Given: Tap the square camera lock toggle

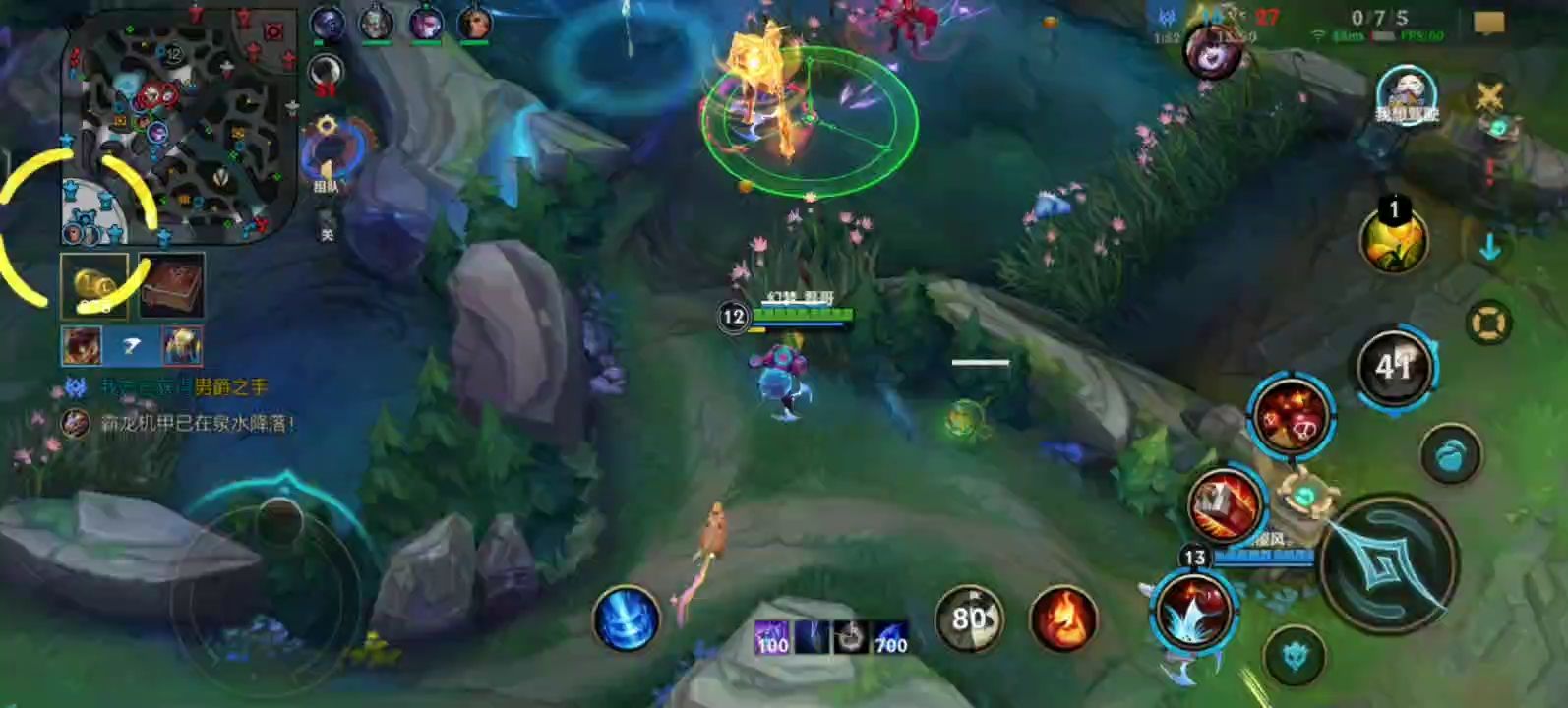Looking at the screenshot, I should coord(1488,323).
